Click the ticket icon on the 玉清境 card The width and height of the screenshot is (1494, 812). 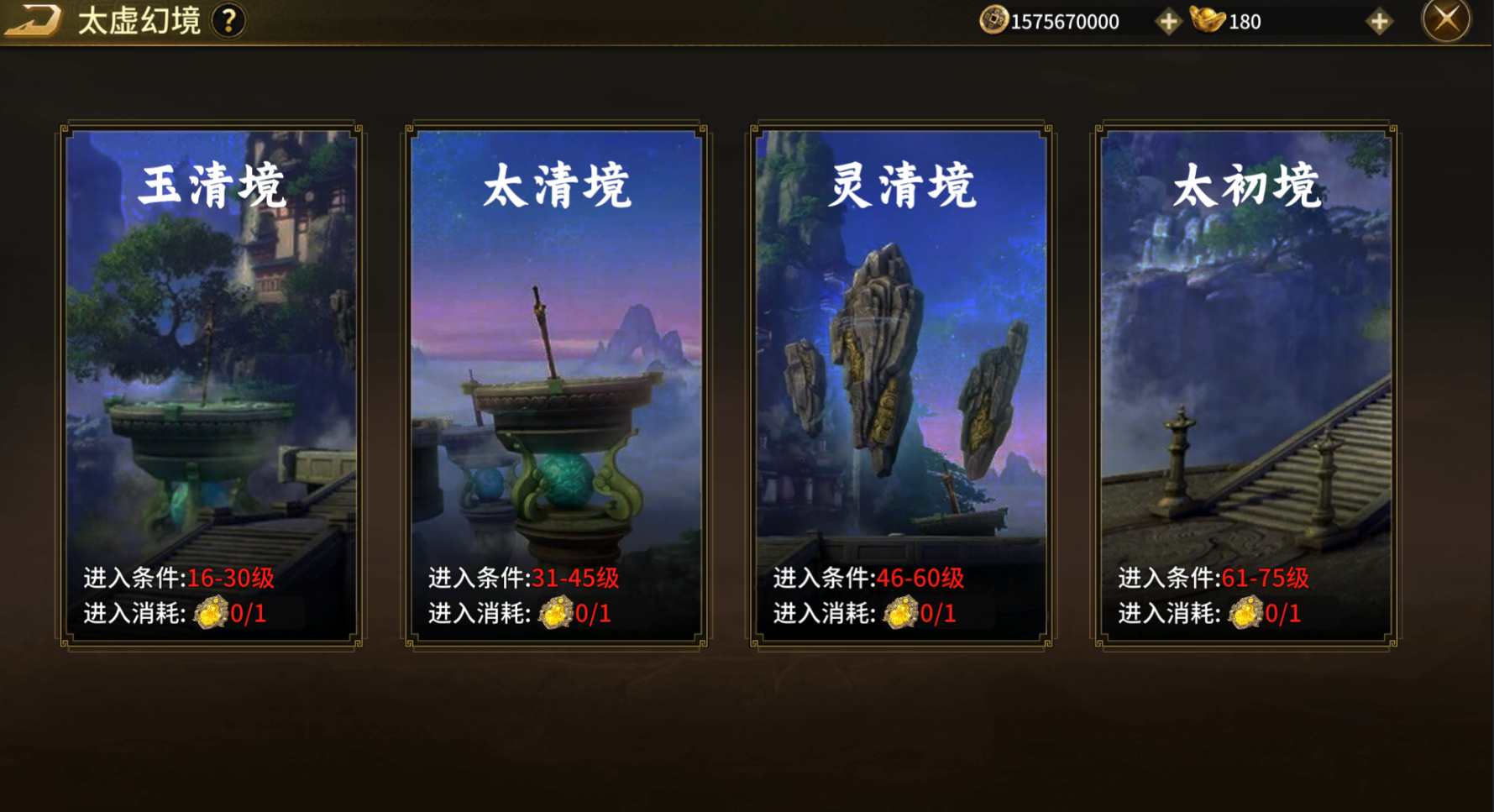point(211,613)
